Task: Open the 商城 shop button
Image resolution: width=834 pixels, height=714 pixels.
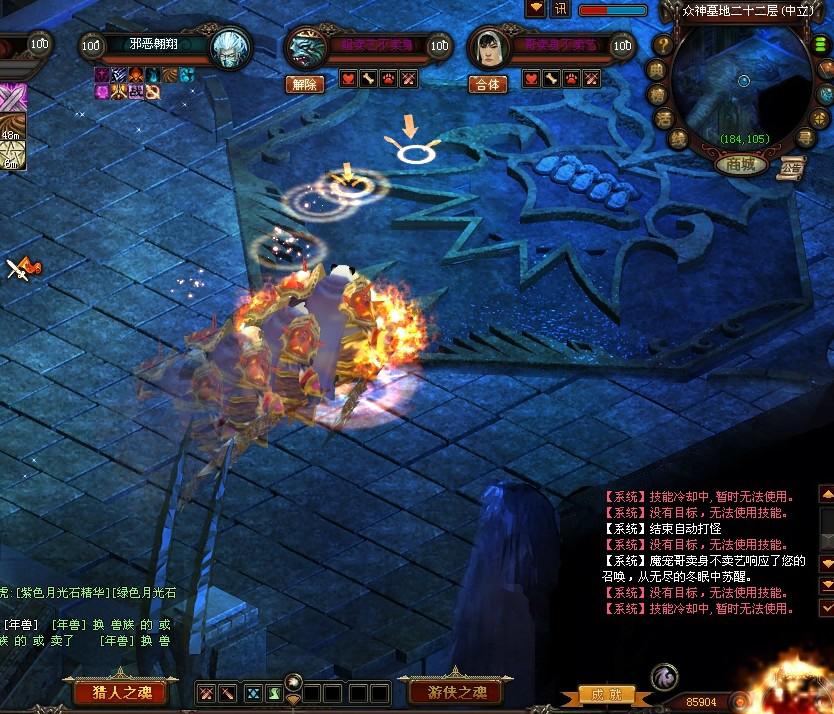Action: (742, 164)
